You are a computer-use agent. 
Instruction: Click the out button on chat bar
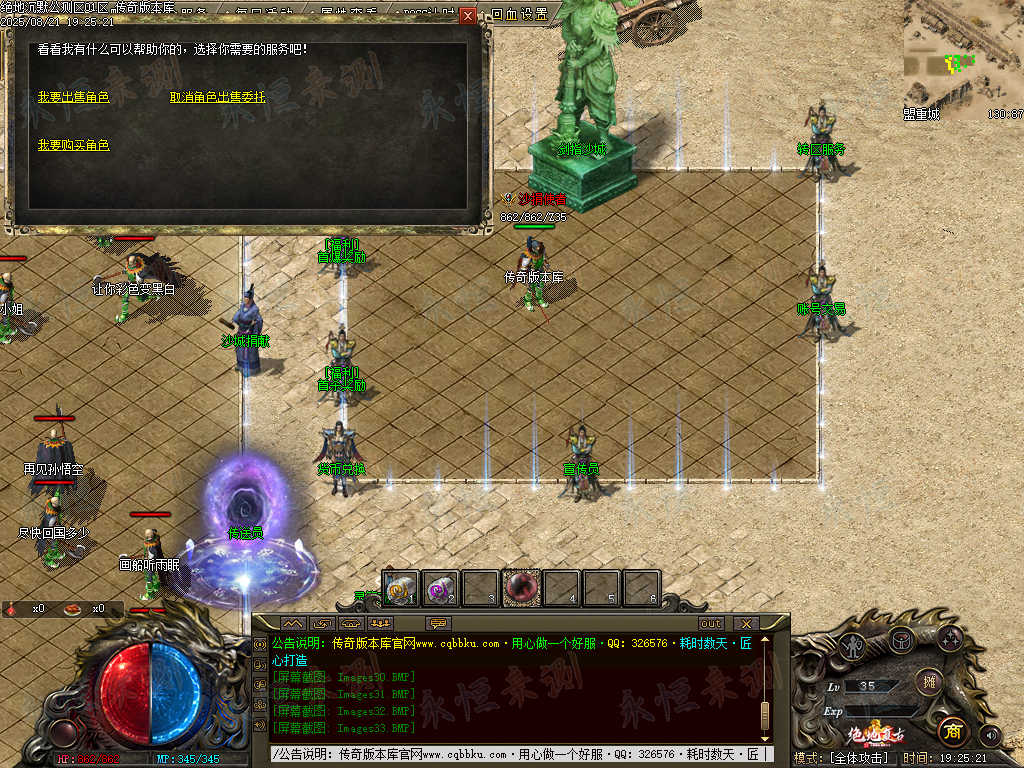tap(711, 624)
